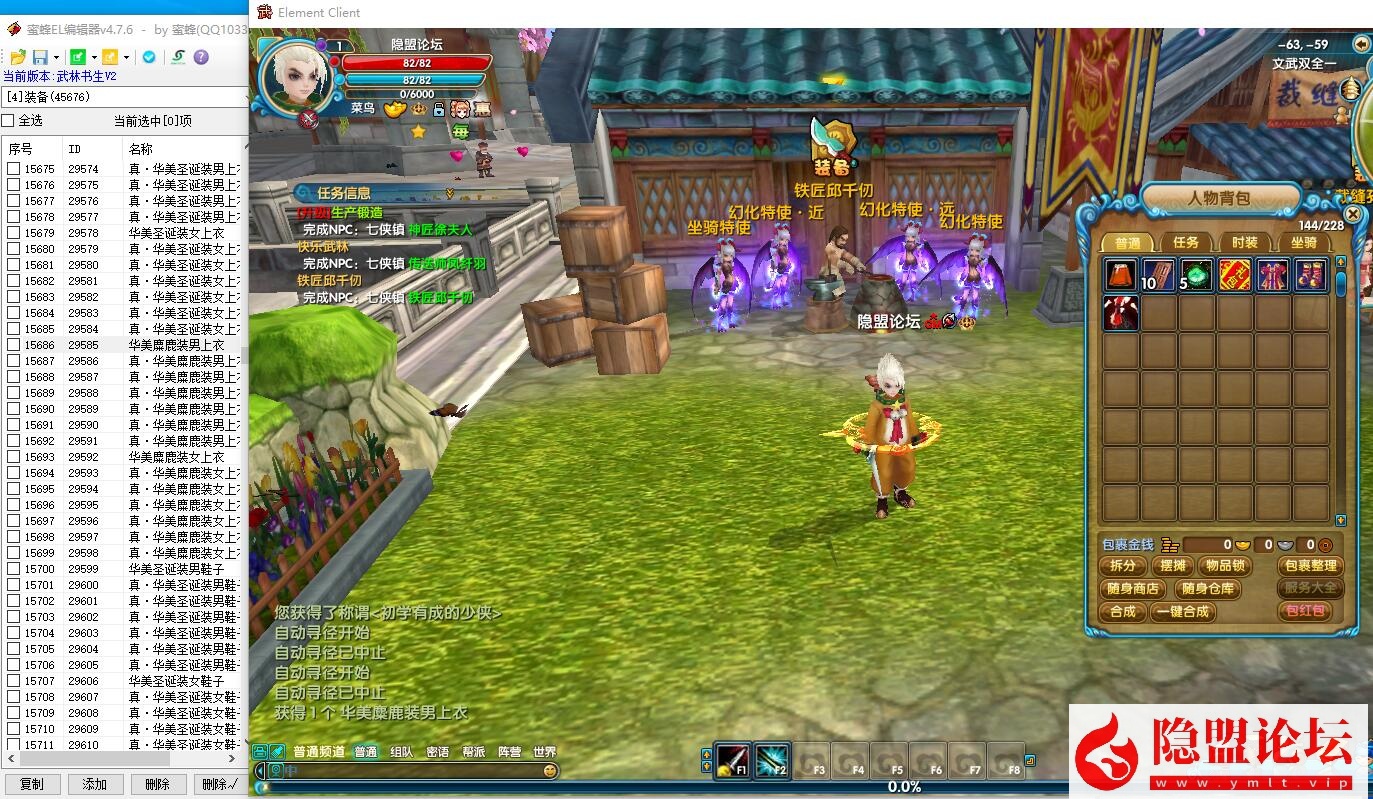1373x799 pixels.
Task: Open the 包红包 red packet button
Action: [x=1305, y=611]
